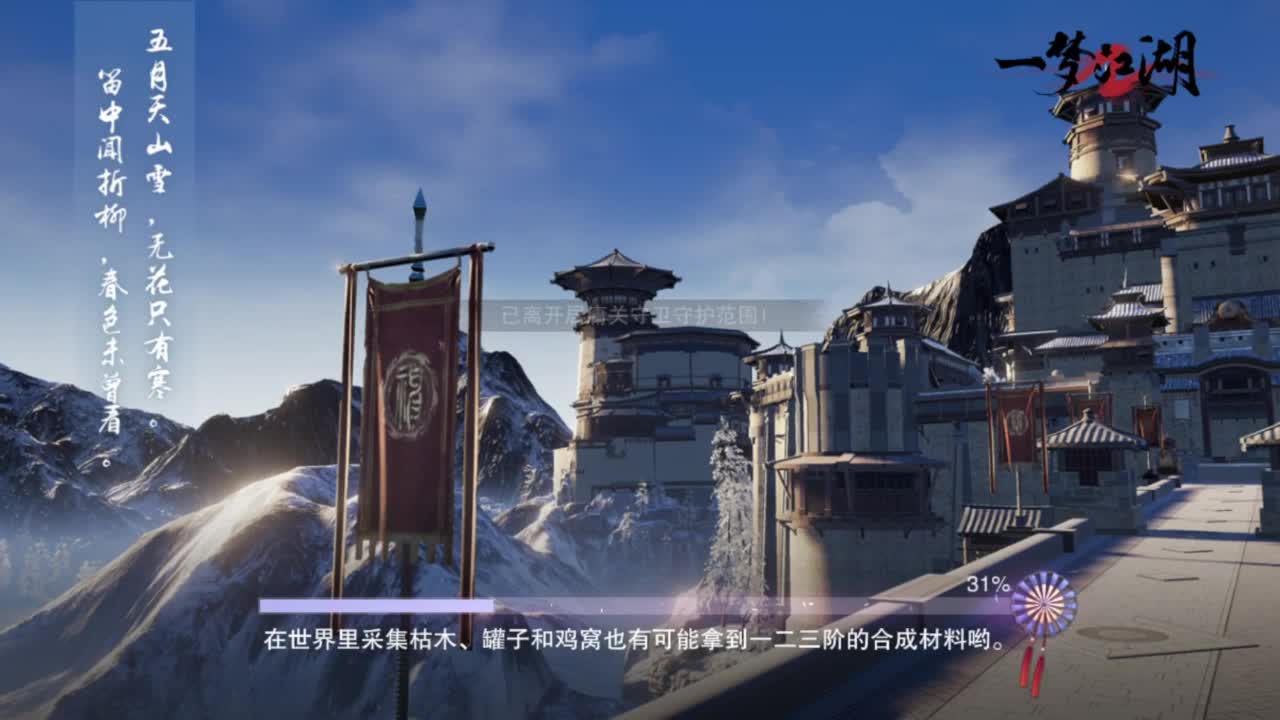The height and width of the screenshot is (720, 1280).
Task: Tap the spinning pinwheel loading icon
Action: (x=1042, y=601)
